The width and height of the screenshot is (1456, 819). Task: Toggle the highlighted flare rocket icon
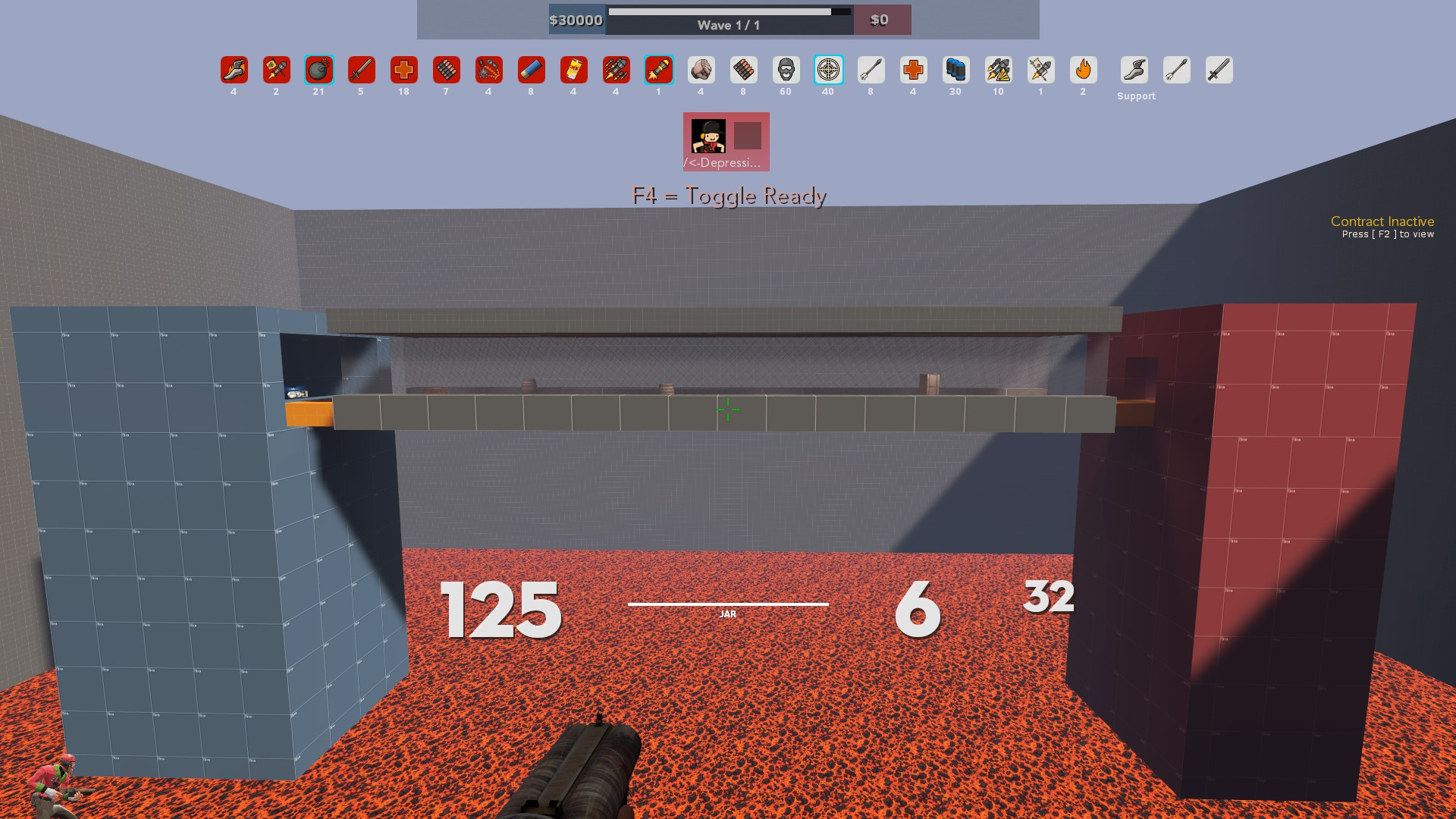coord(658,70)
